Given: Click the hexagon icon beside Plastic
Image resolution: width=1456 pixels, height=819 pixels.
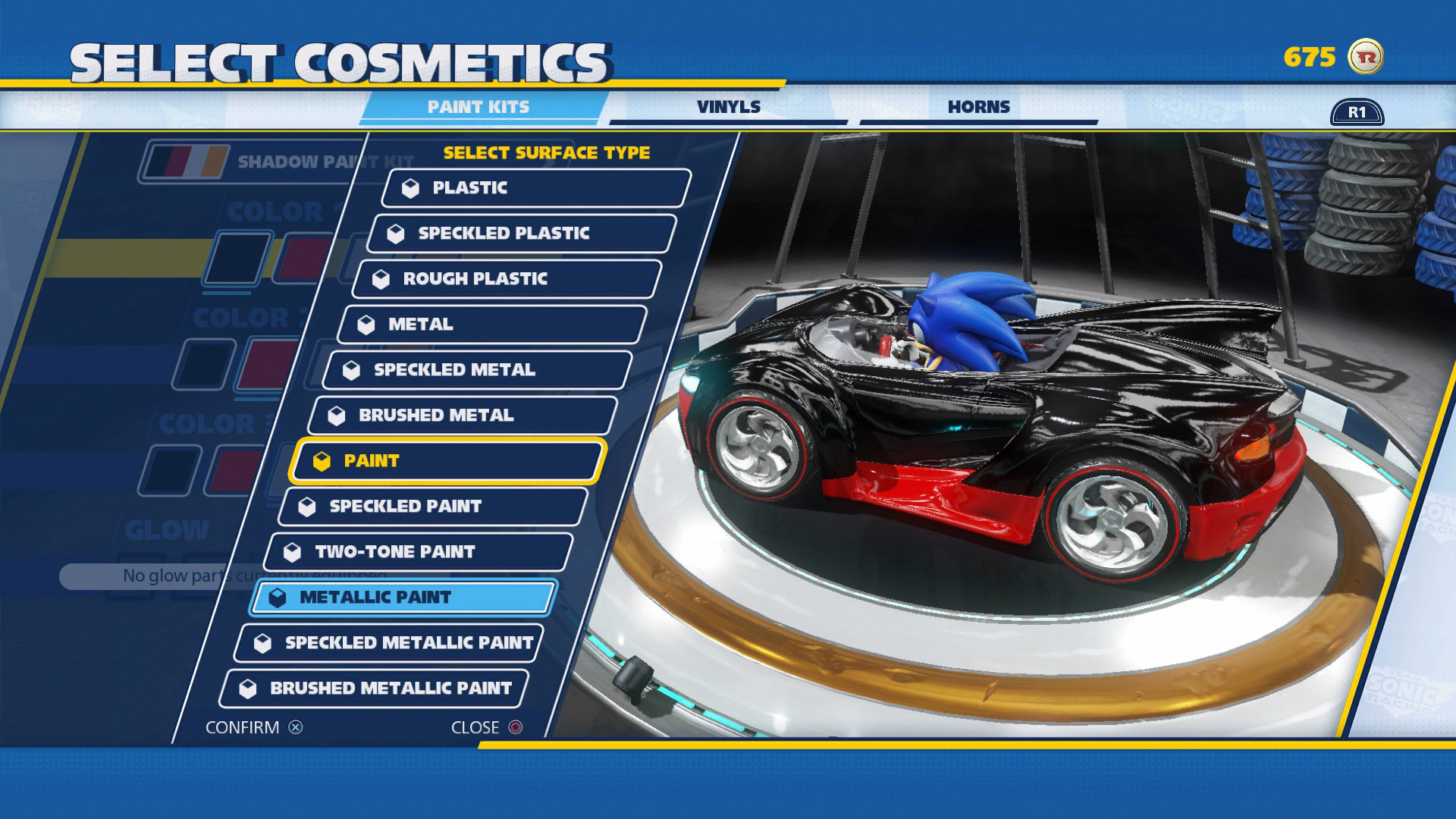Looking at the screenshot, I should coord(412,188).
